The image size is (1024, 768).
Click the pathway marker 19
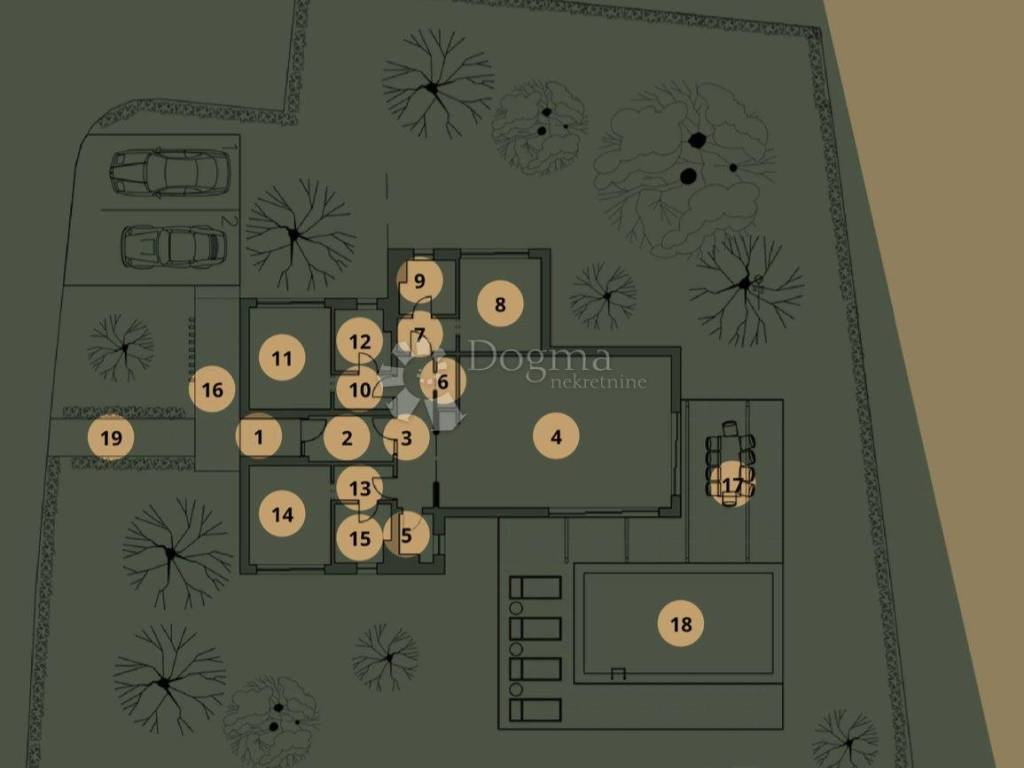[111, 437]
